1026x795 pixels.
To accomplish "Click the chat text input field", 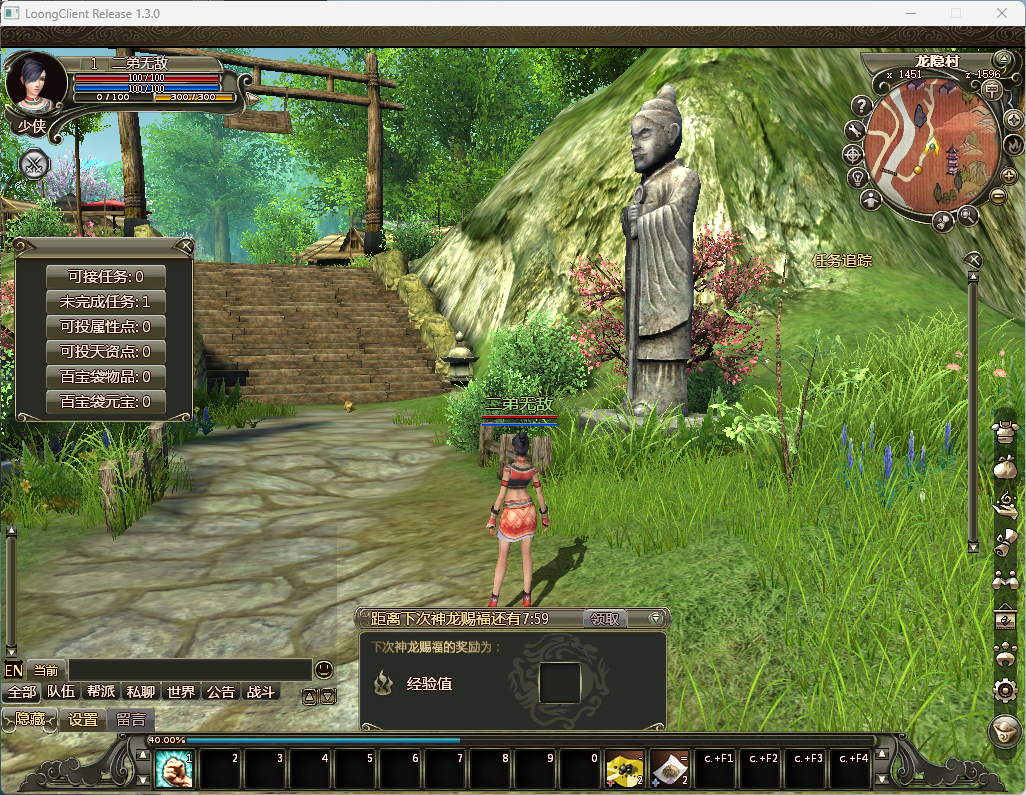I will (190, 670).
